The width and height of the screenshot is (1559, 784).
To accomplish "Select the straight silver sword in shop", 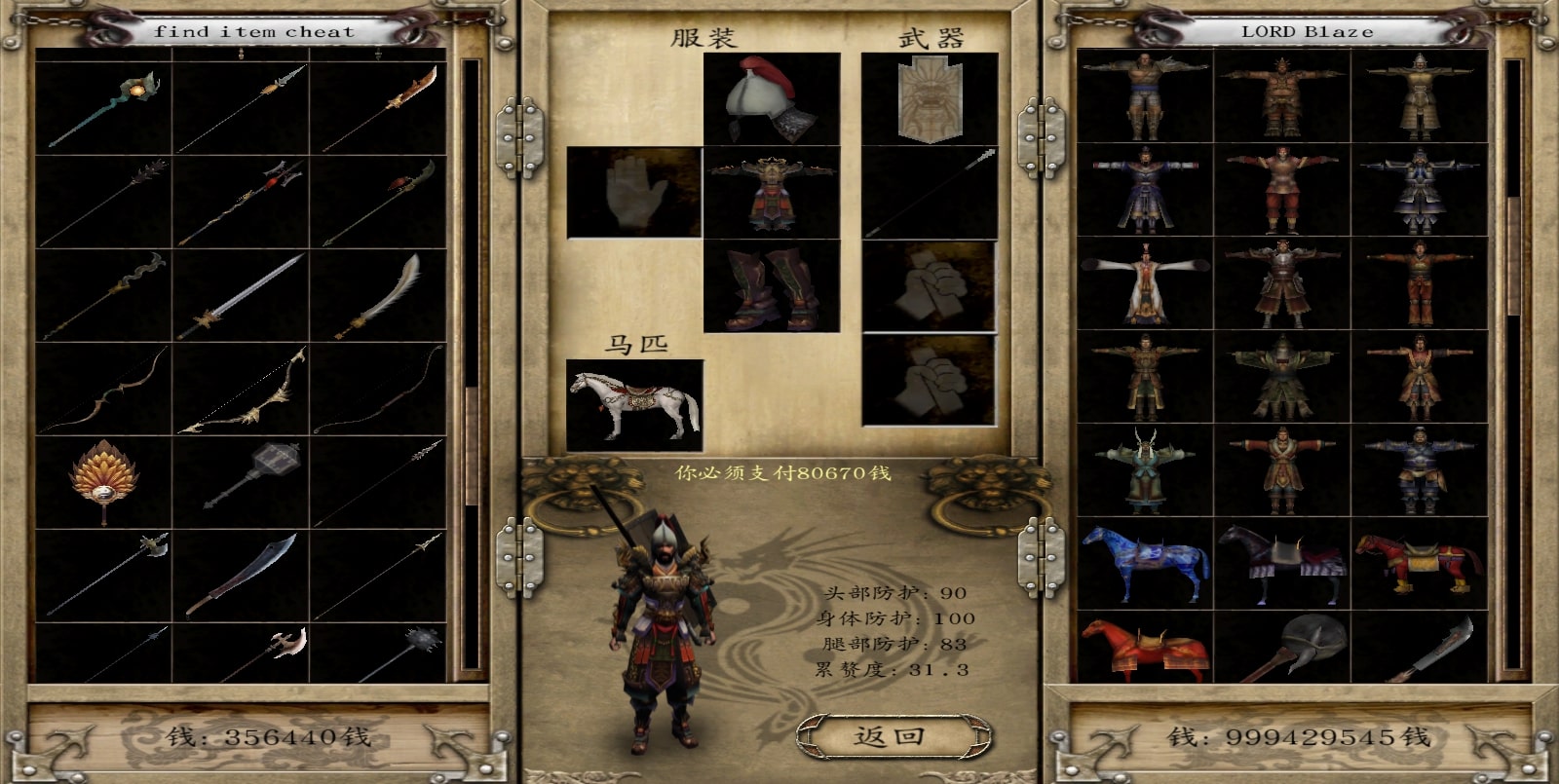I will tap(242, 295).
